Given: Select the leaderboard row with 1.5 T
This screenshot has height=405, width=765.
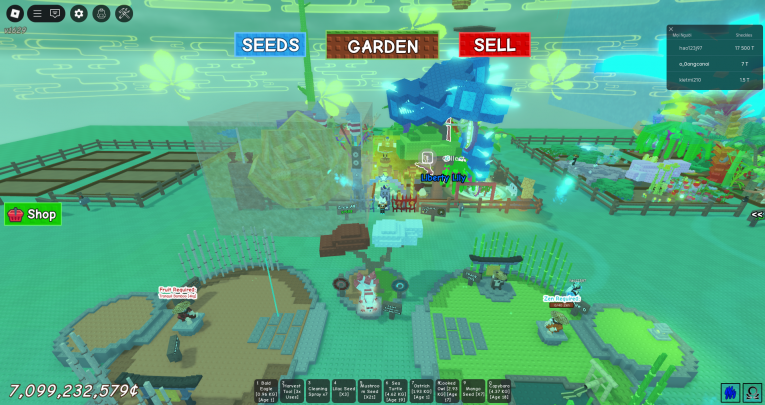Looking at the screenshot, I should 713,78.
